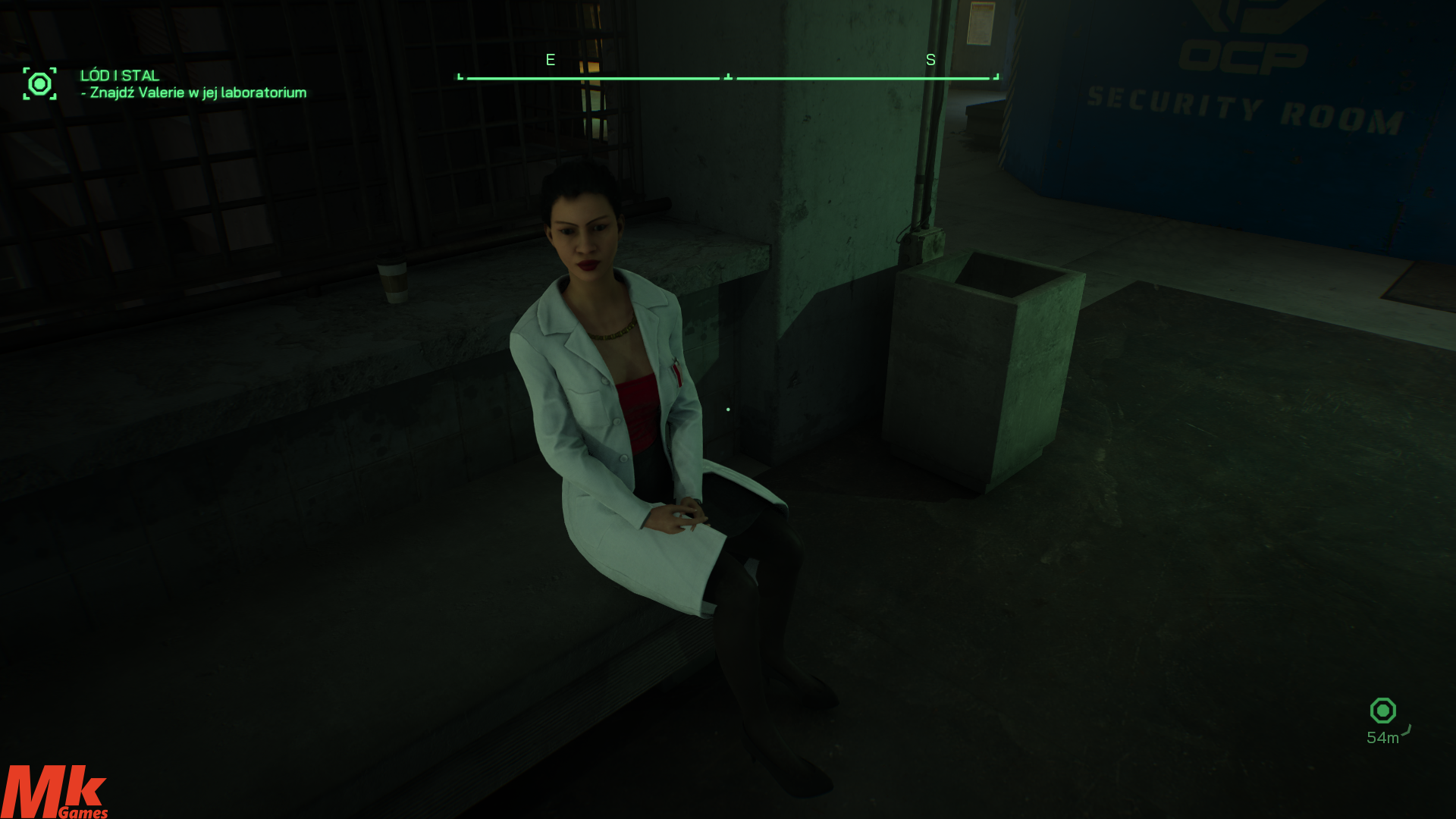Select the 54m objective waypoint marker

point(1382,711)
